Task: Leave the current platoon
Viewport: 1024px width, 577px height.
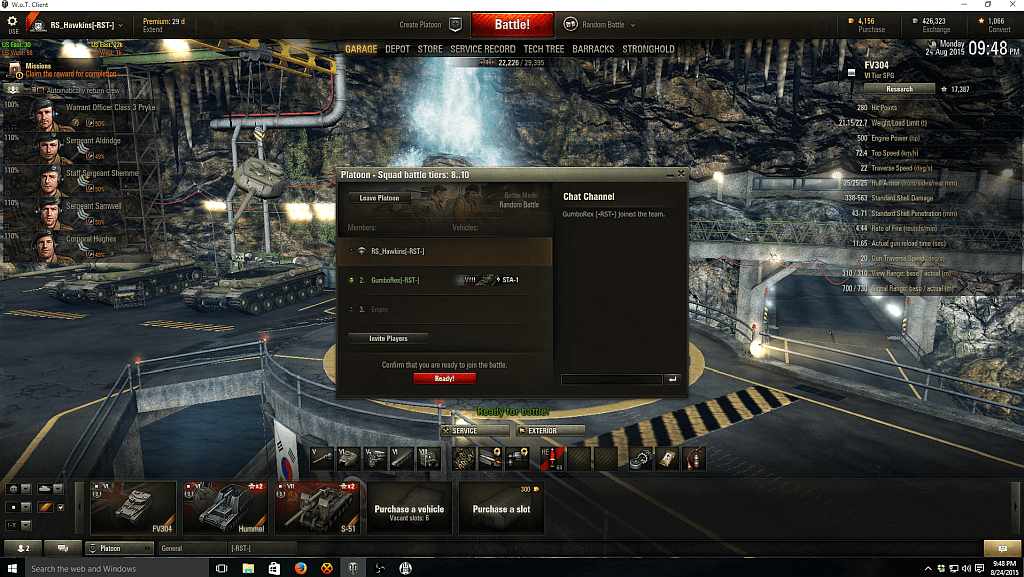Action: tap(379, 198)
